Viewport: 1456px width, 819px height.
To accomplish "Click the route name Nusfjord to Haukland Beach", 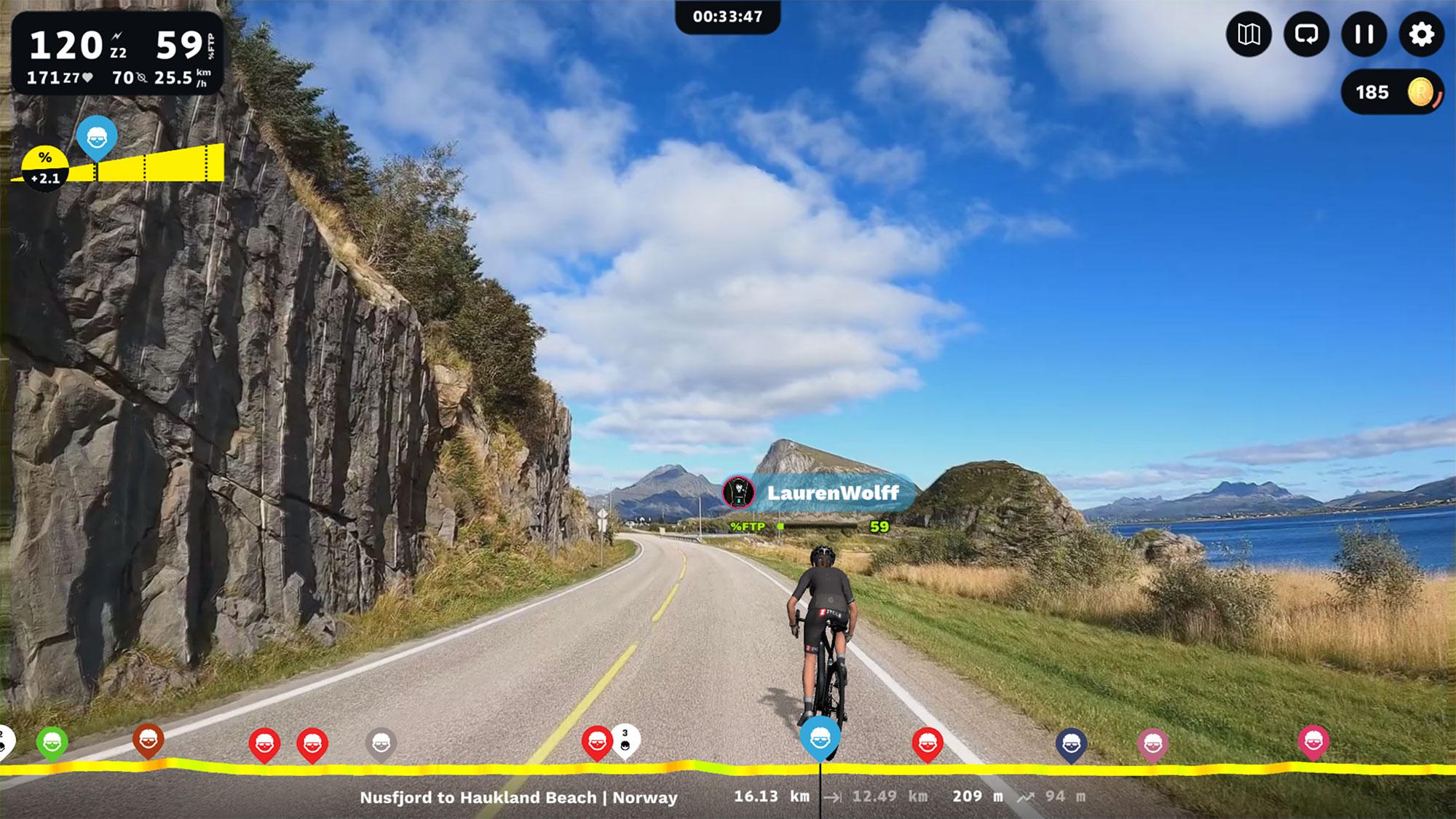I will coord(518,797).
